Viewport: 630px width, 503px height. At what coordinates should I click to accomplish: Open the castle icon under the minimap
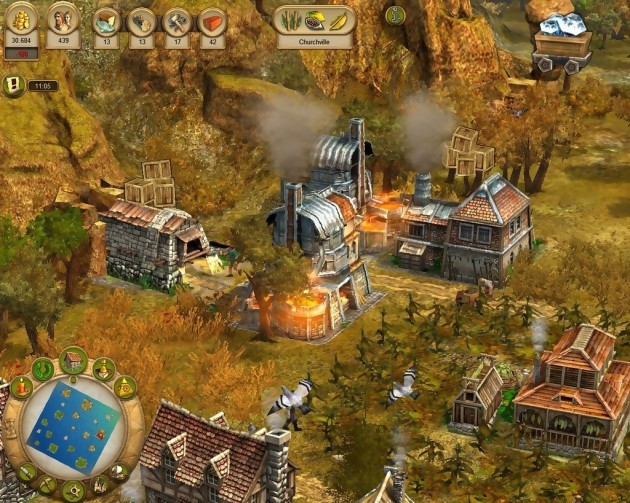coord(100,485)
